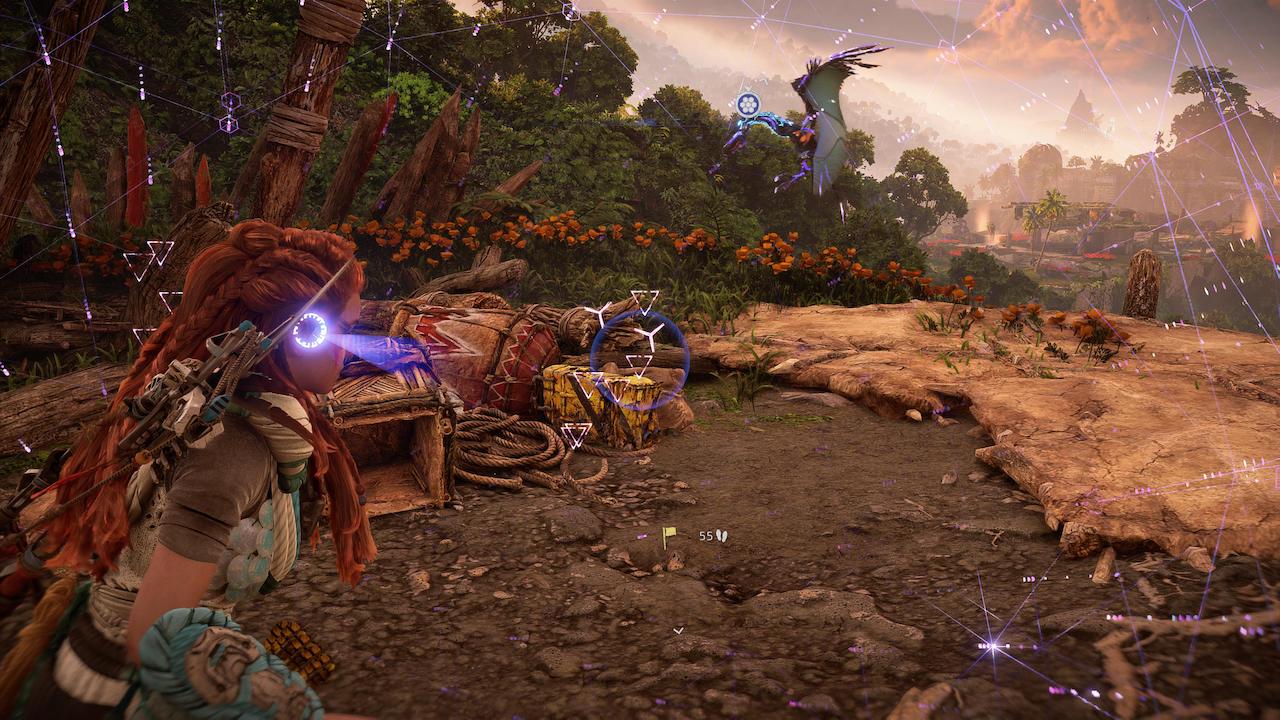
Task: Select the distance readout showing 55
Action: click(x=706, y=536)
